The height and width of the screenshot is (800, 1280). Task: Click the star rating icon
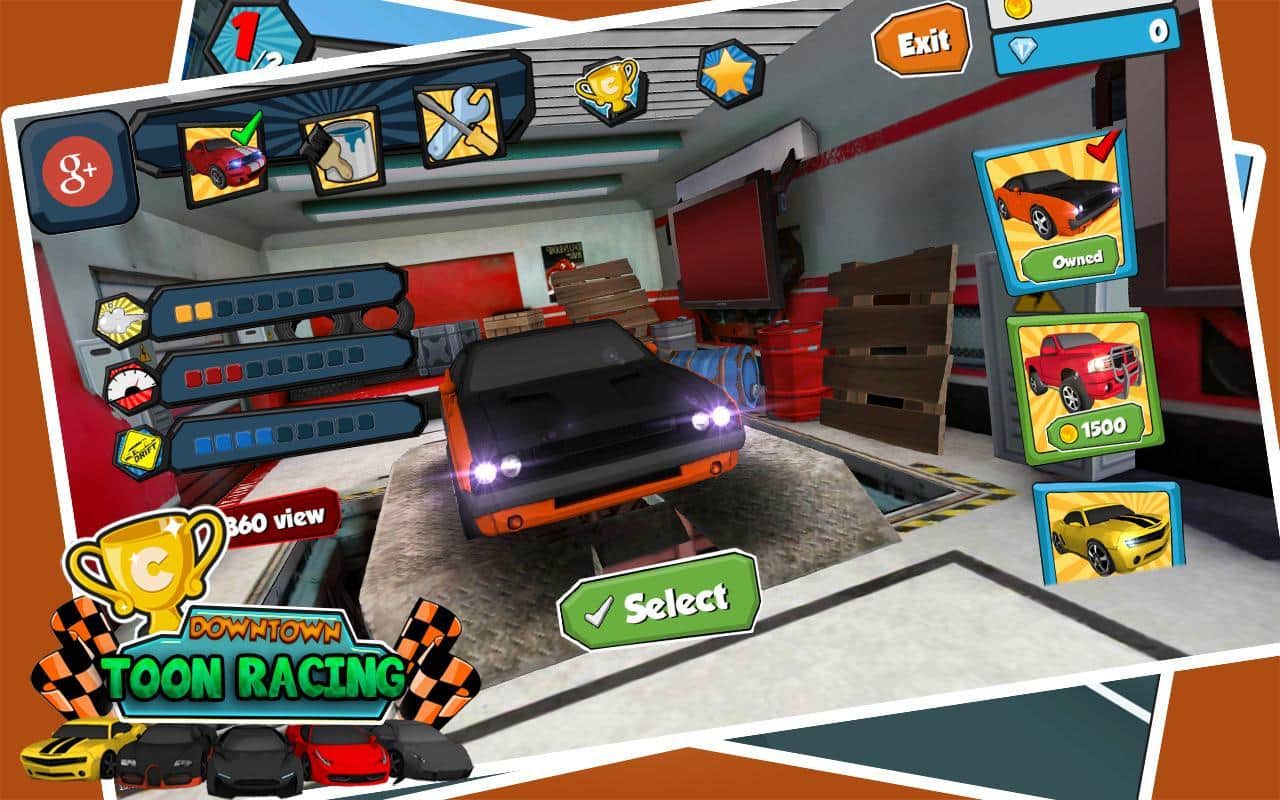coord(730,73)
